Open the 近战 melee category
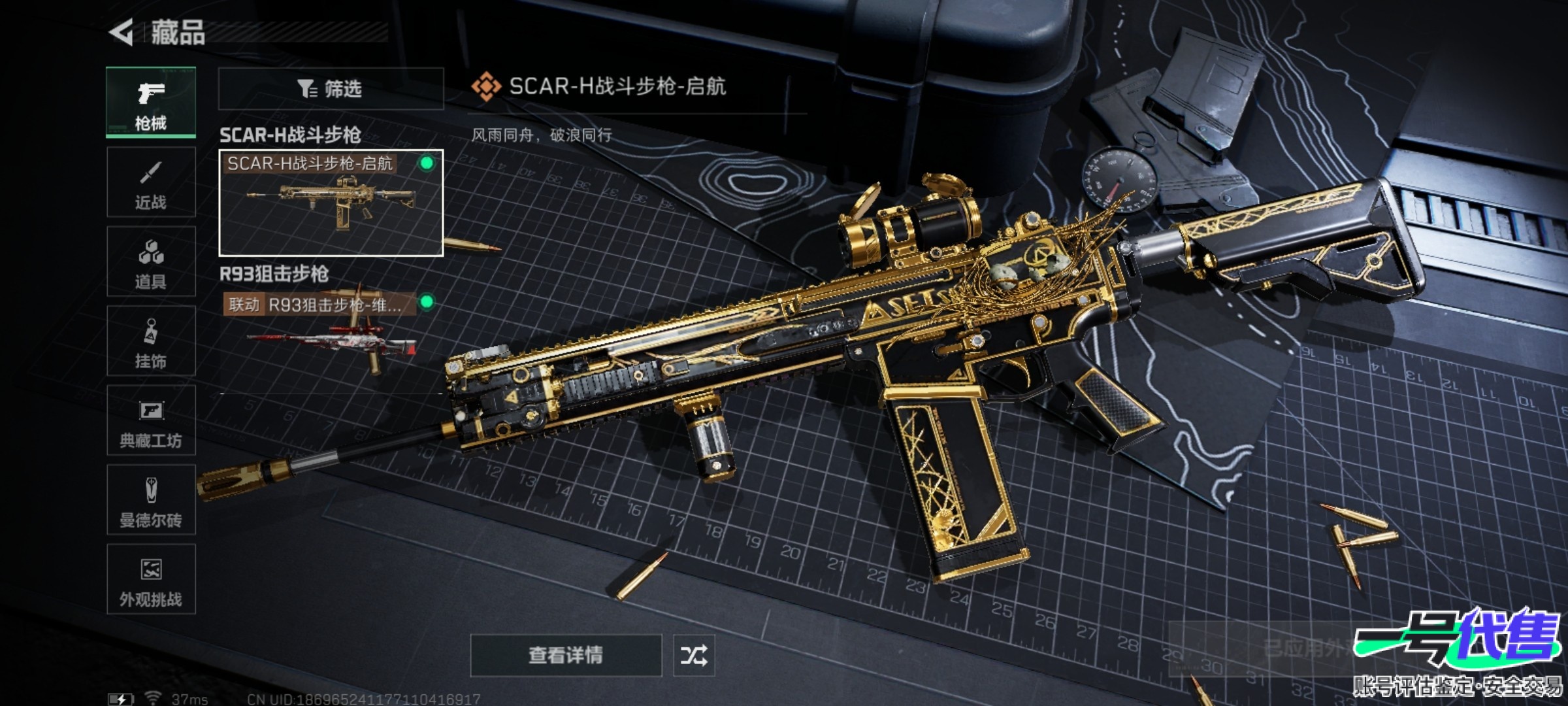Screen dimensions: 1568x706 coord(151,182)
